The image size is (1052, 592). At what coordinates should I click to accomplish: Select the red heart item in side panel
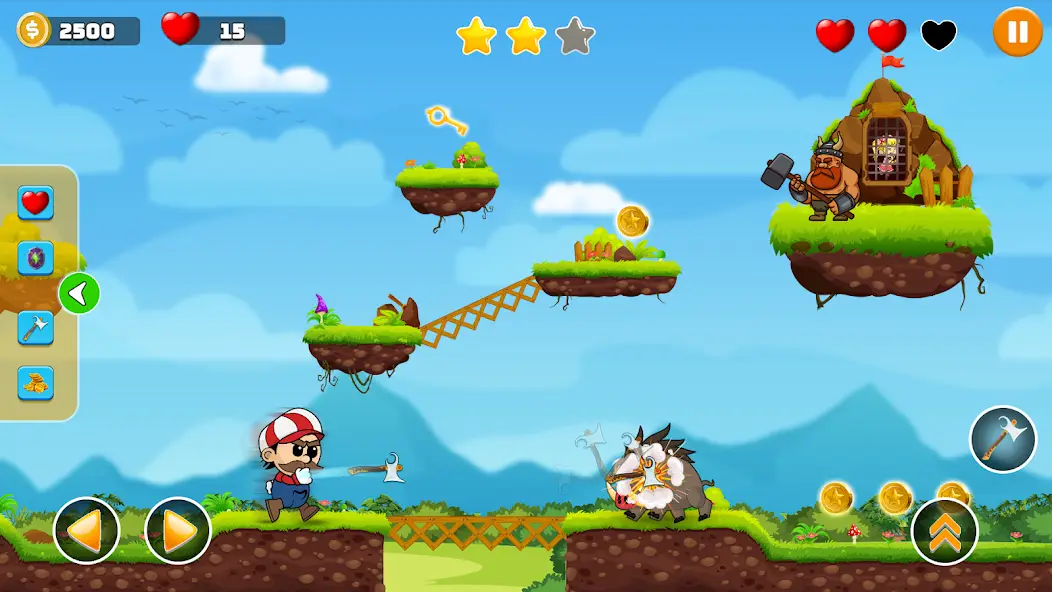[36, 203]
